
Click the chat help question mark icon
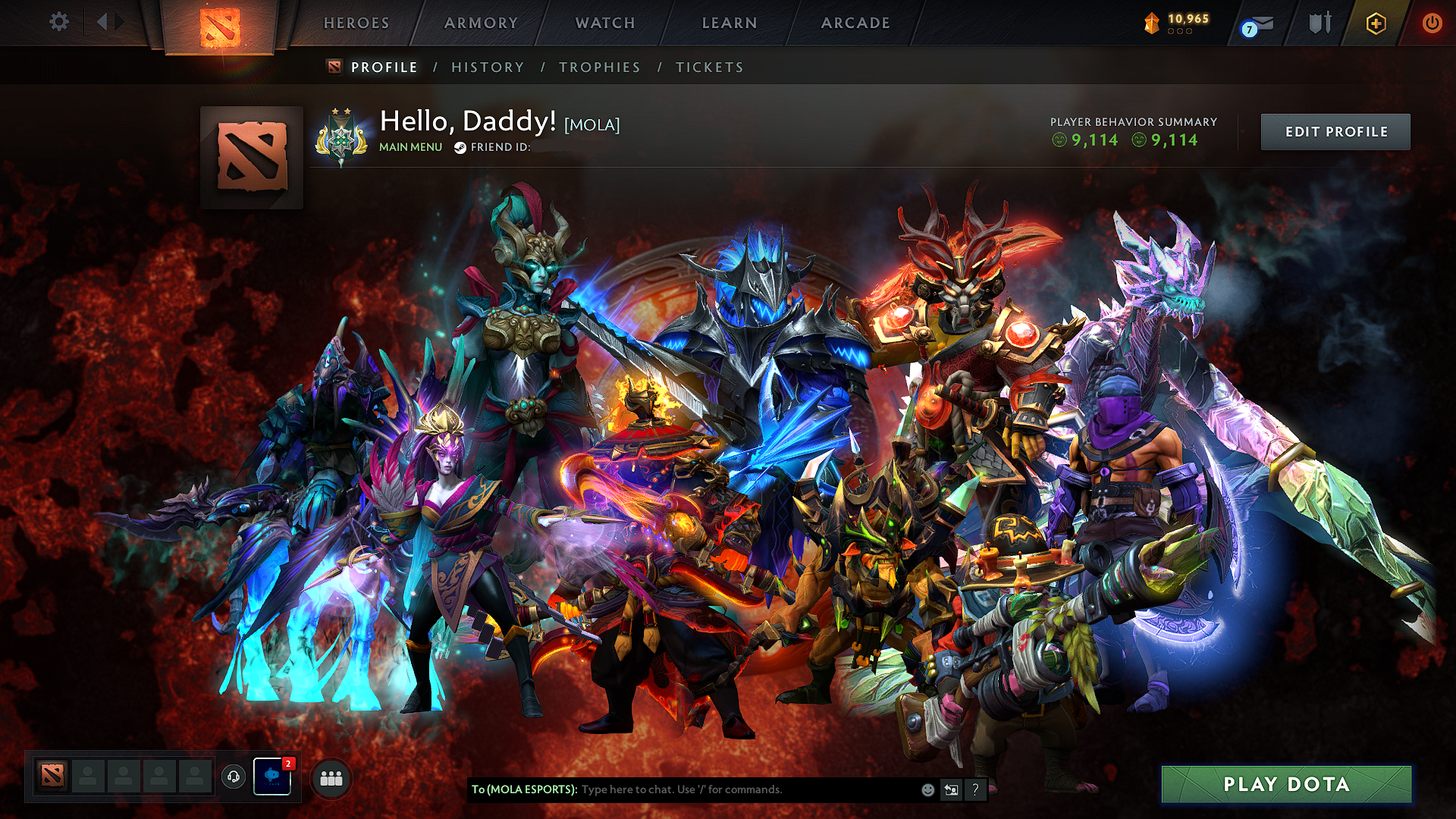pyautogui.click(x=976, y=789)
